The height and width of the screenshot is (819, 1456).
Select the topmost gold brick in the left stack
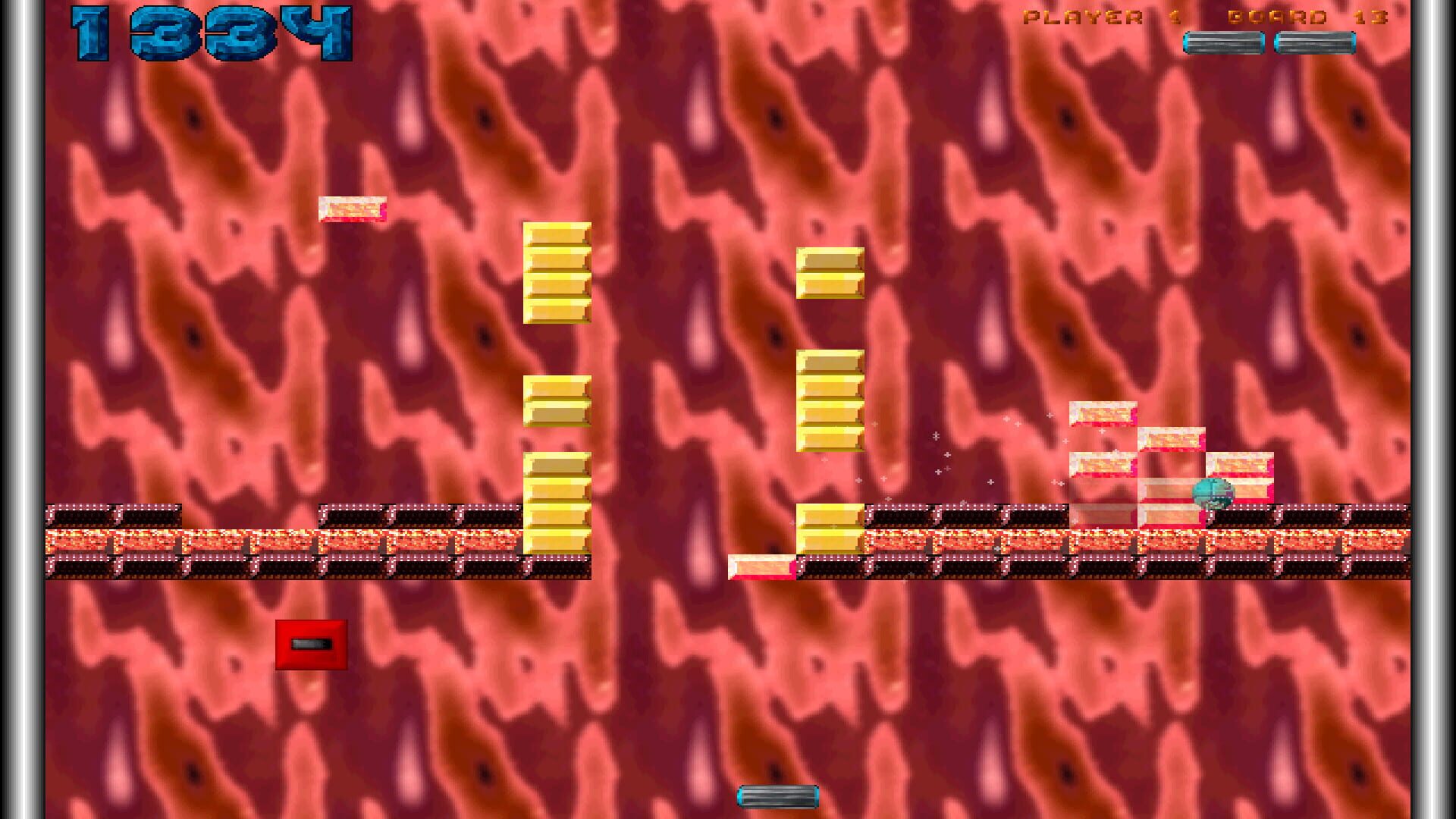coord(559,236)
